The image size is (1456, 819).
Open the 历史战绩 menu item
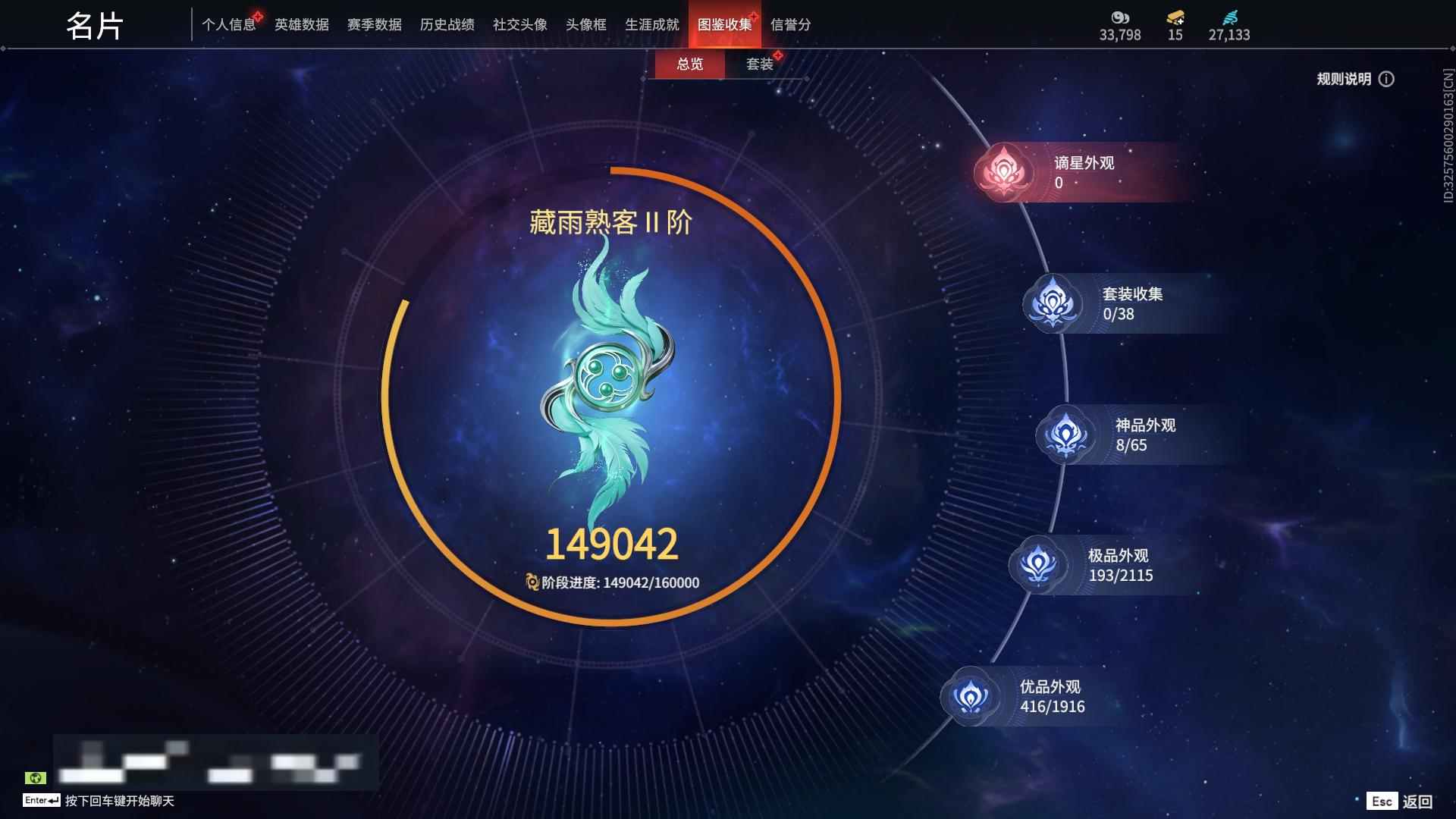pyautogui.click(x=446, y=24)
